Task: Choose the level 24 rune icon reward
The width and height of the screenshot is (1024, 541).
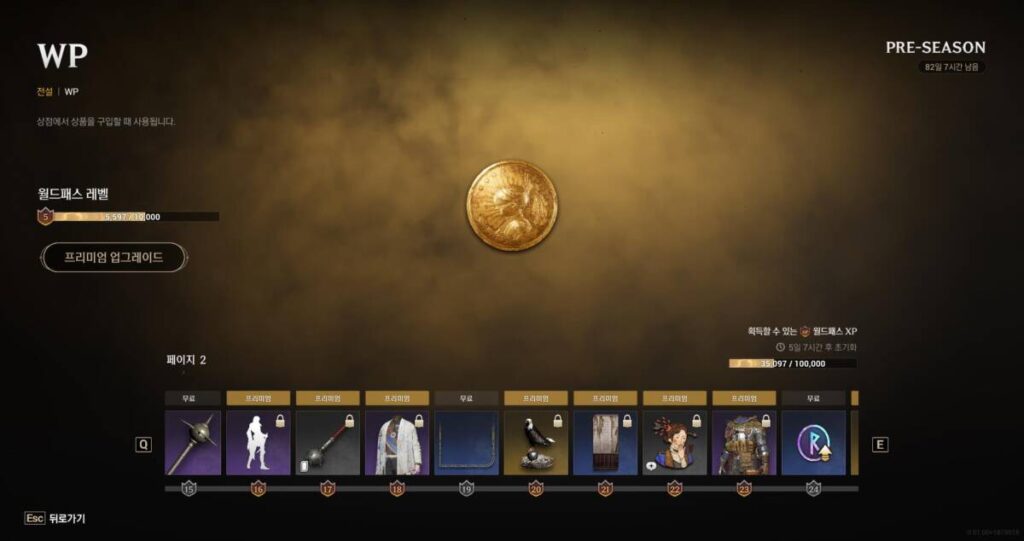Action: tap(813, 443)
